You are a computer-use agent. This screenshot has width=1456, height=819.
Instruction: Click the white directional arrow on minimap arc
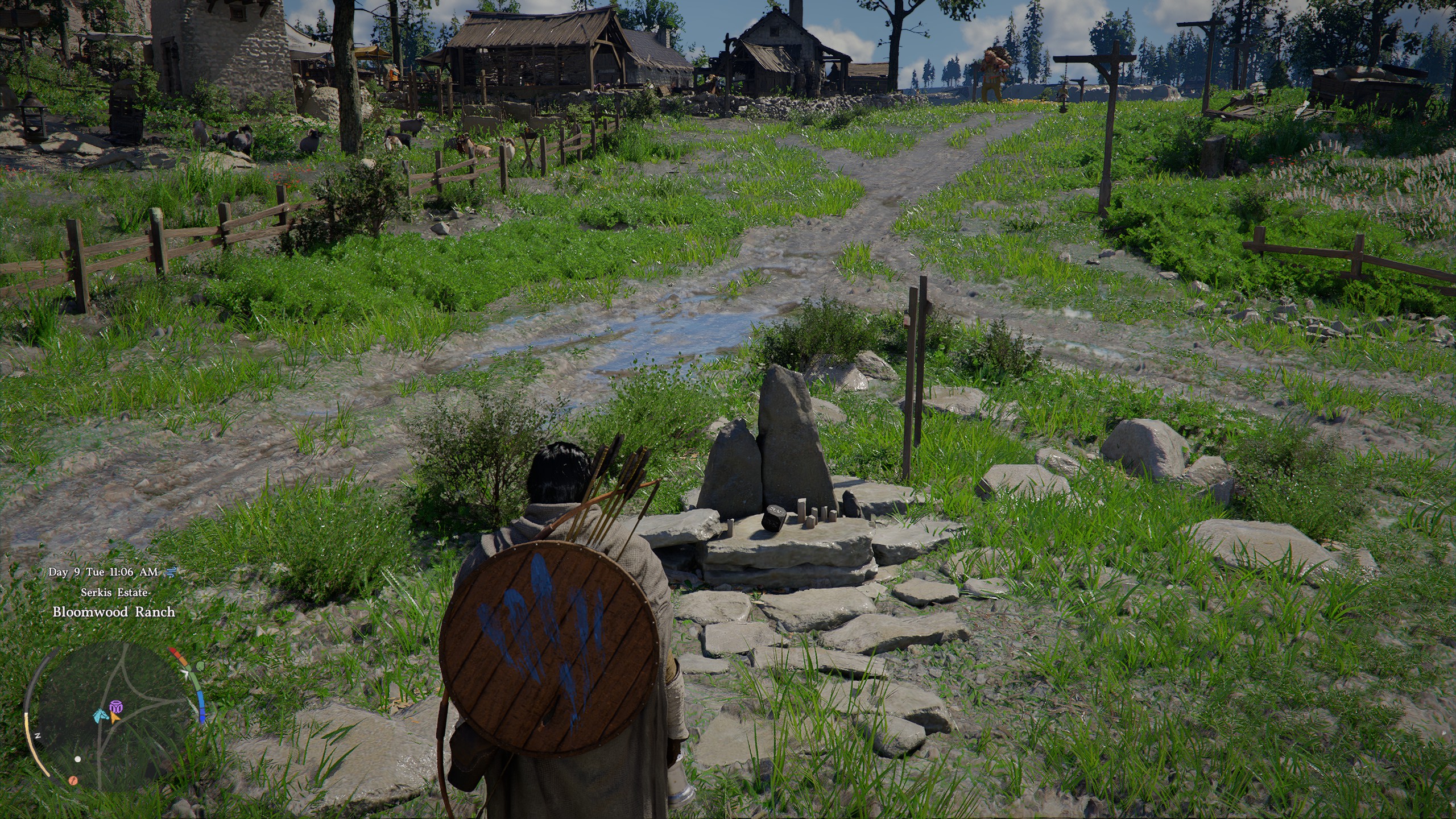[185, 674]
